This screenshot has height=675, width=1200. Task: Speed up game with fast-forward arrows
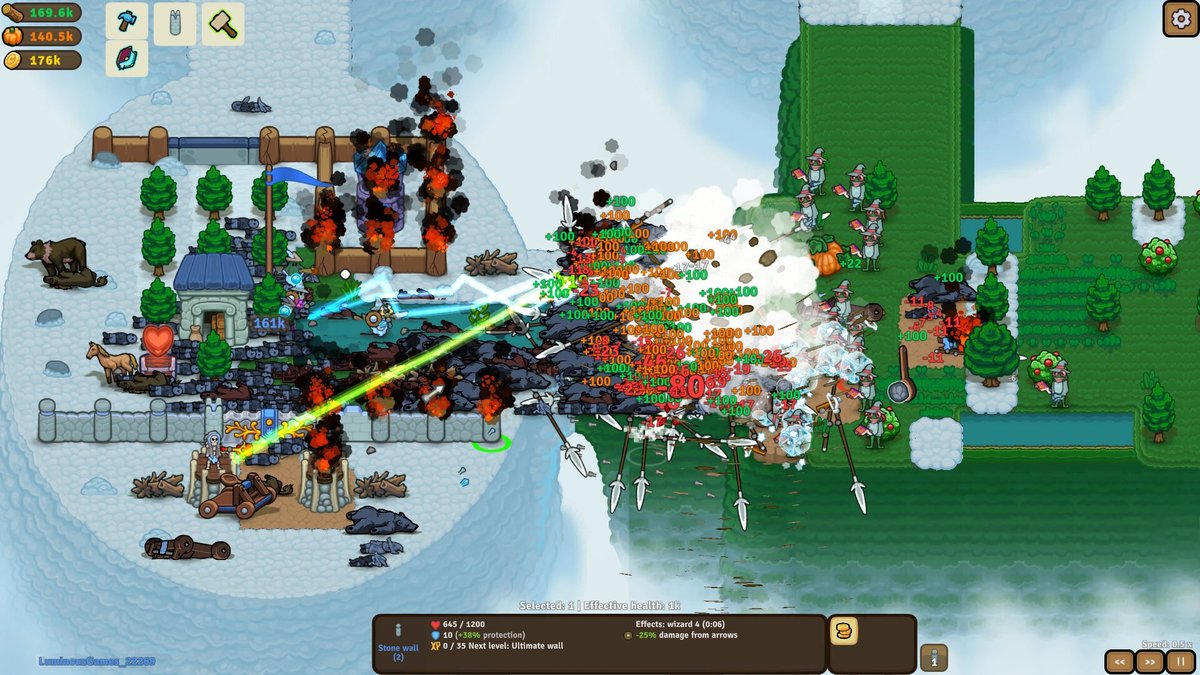click(x=1150, y=661)
